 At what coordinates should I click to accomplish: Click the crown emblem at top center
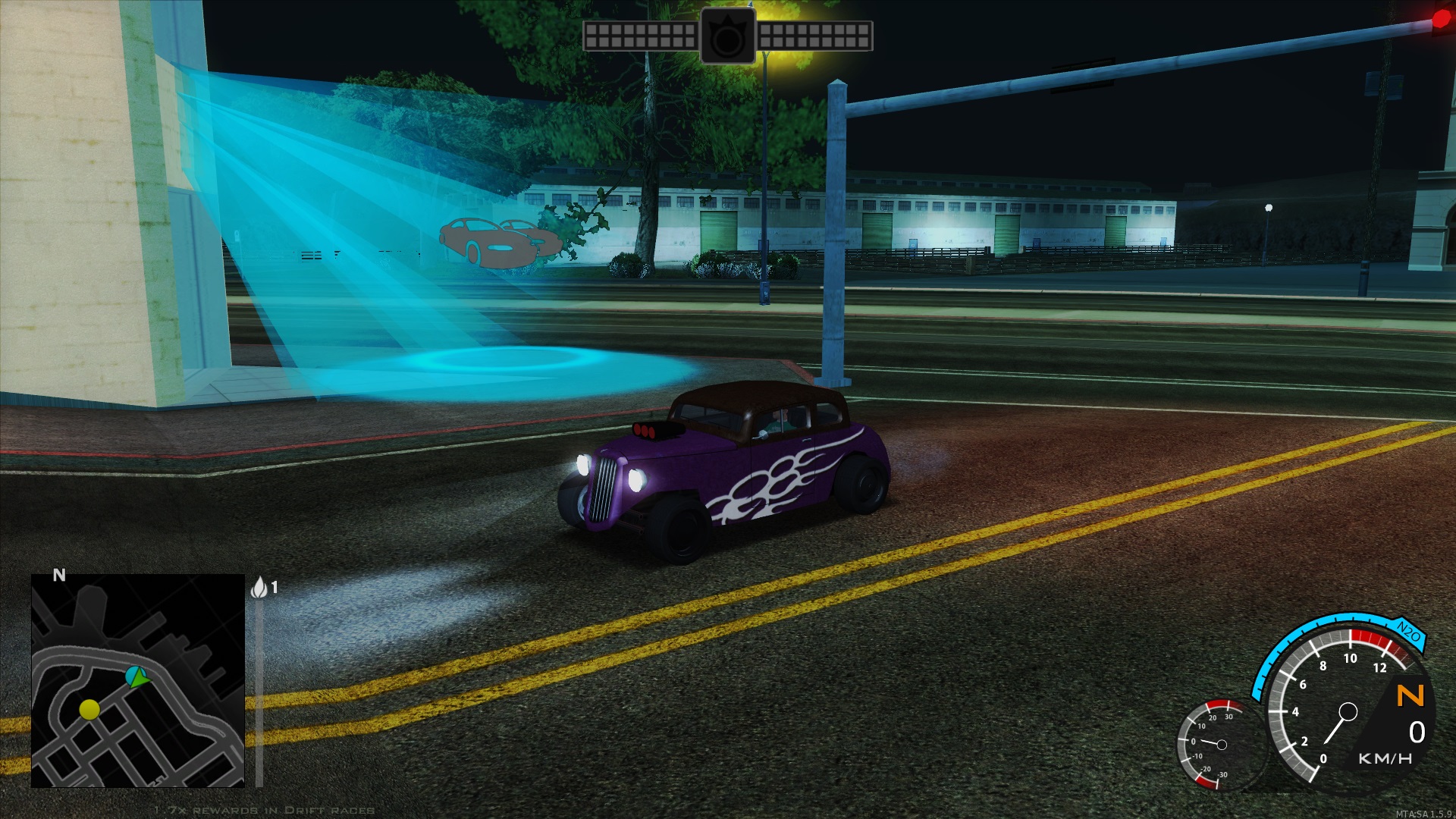point(727,36)
